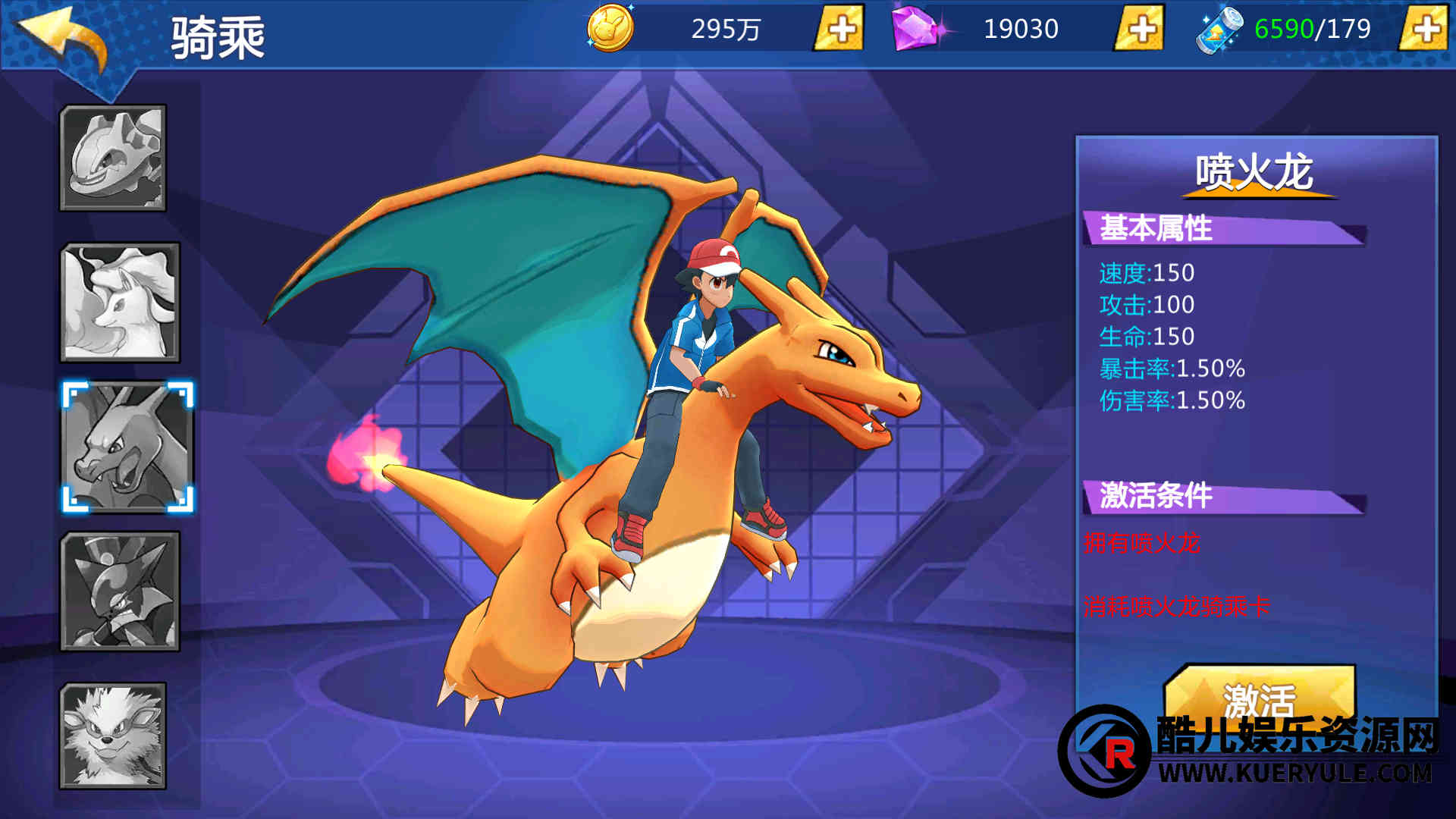Select the Ninetales mount portrait
Image resolution: width=1456 pixels, height=819 pixels.
121,302
